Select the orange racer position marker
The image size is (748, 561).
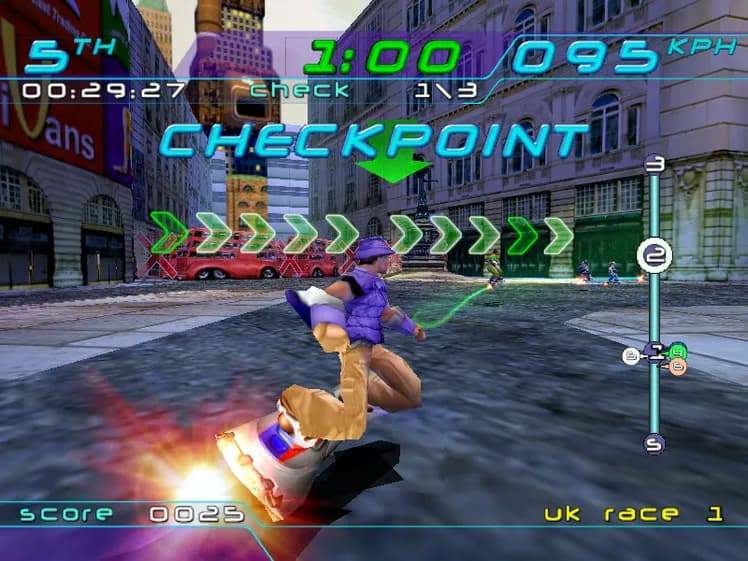[678, 367]
